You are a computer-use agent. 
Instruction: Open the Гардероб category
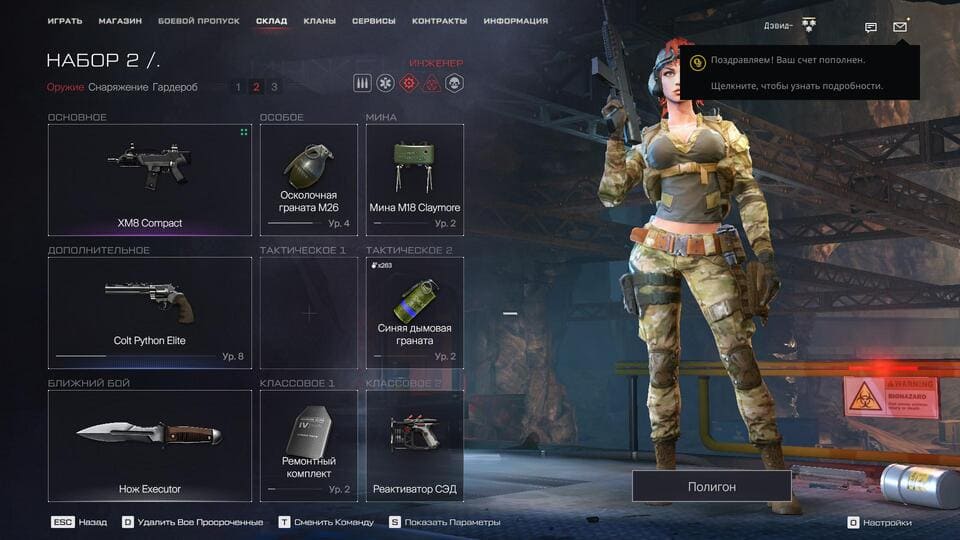coord(175,87)
